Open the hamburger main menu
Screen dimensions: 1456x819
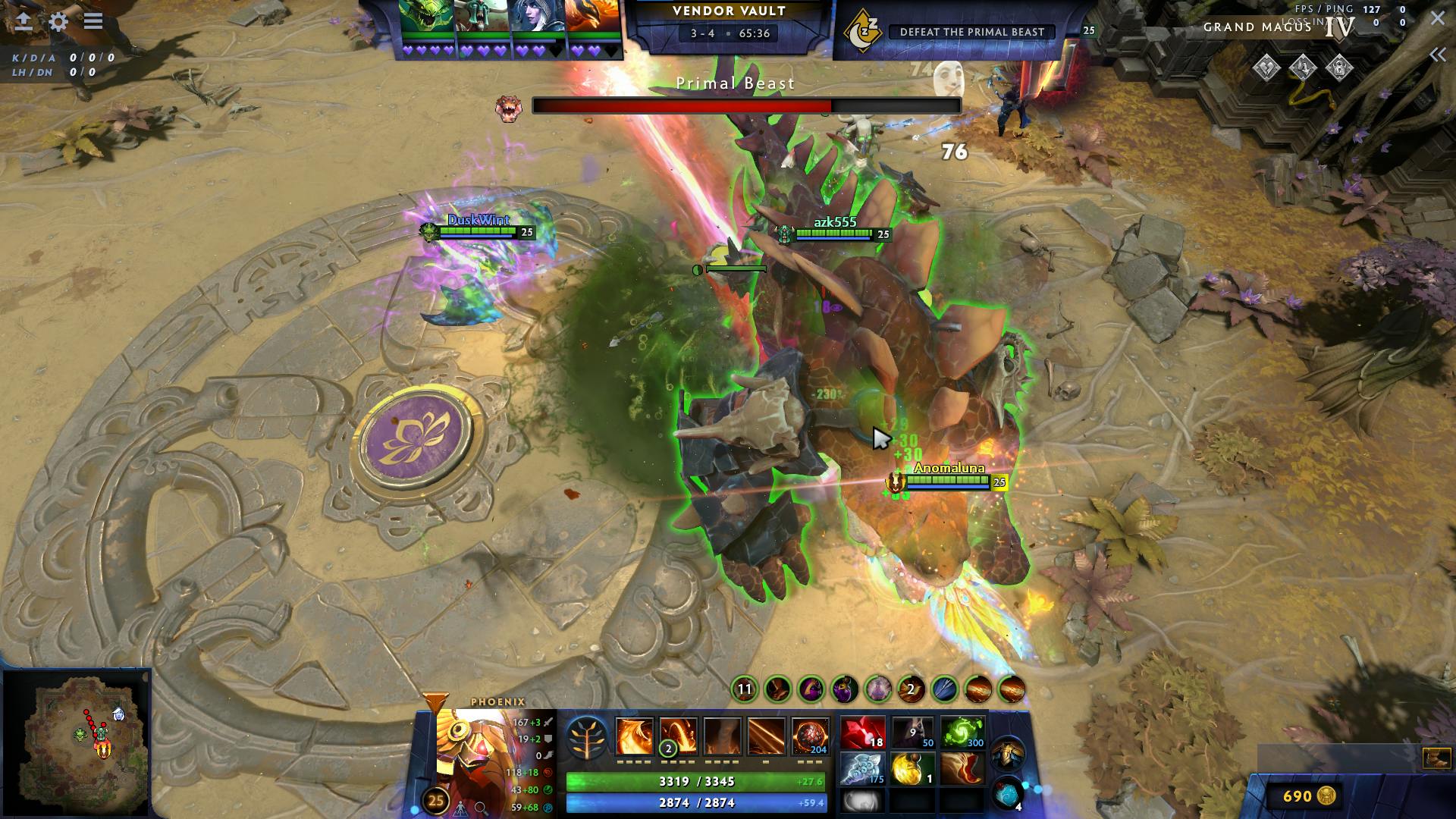[x=93, y=21]
